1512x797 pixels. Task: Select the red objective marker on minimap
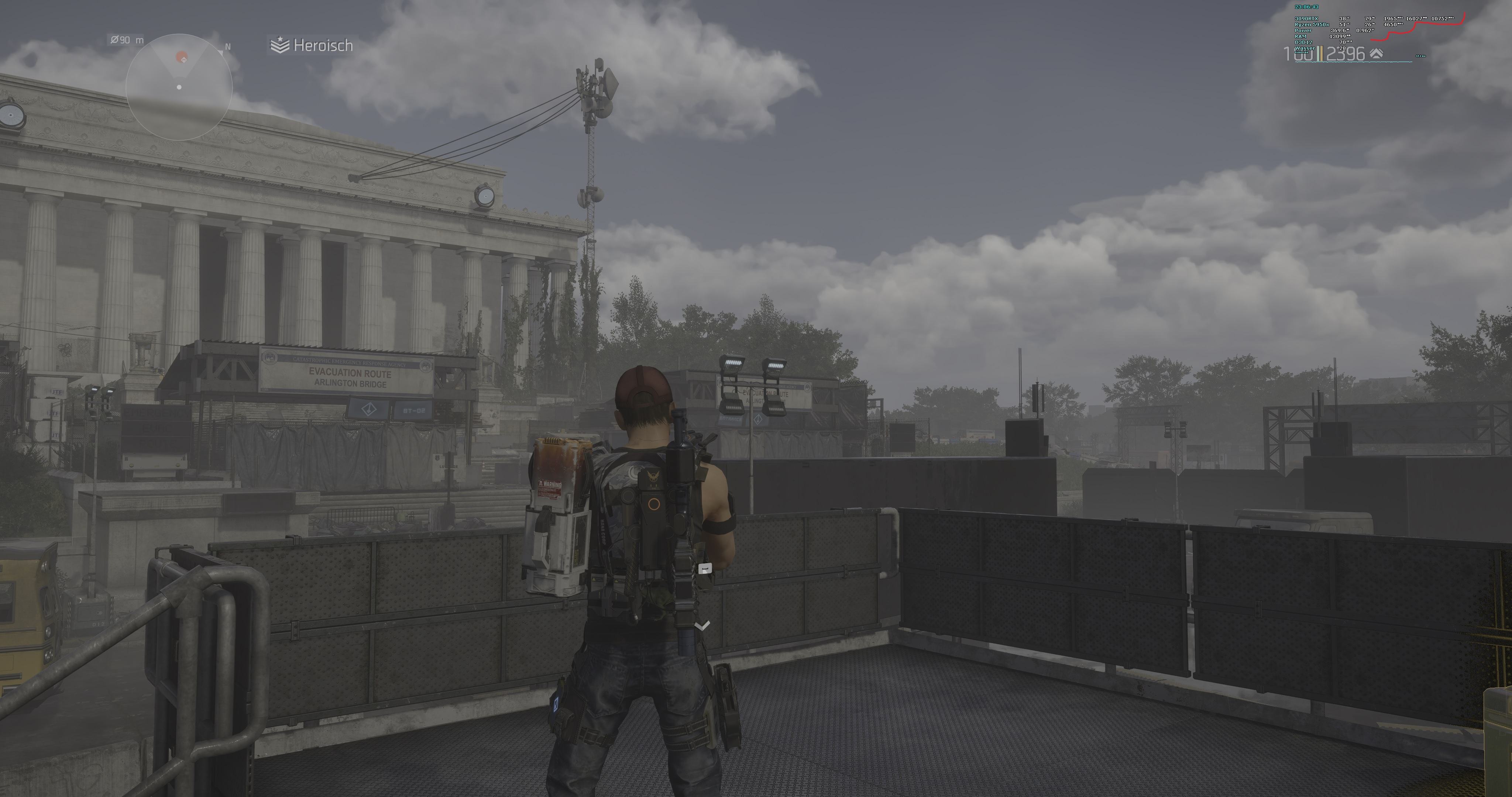[x=182, y=58]
